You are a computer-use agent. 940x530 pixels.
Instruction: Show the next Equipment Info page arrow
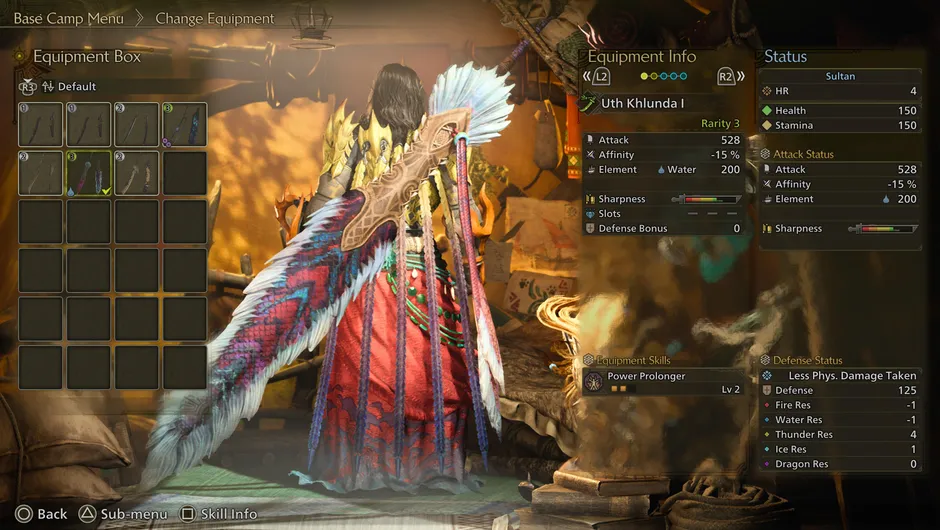tap(731, 76)
